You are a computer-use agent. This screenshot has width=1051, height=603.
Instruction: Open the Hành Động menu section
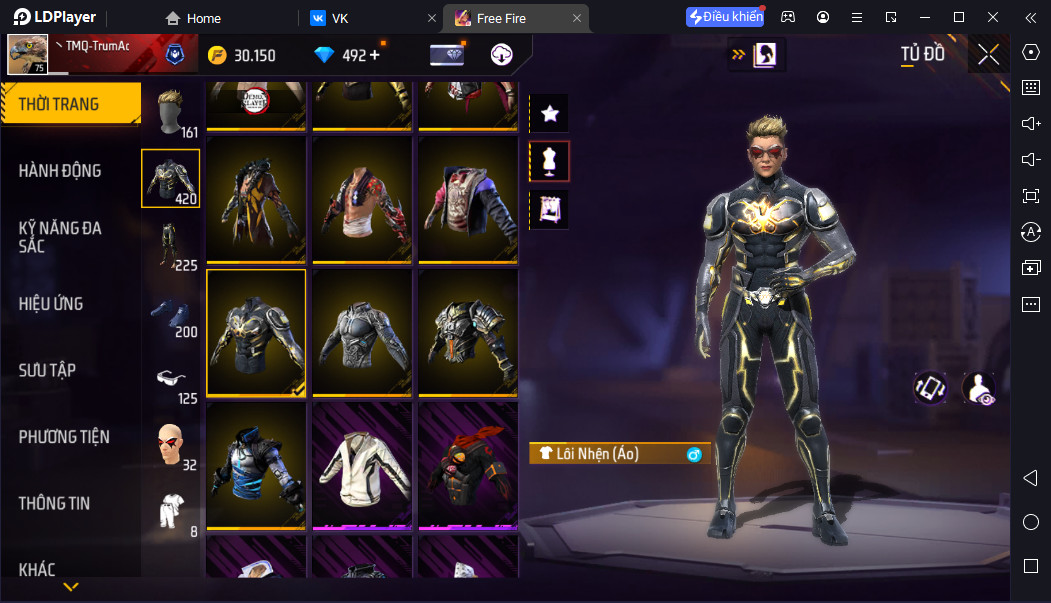[60, 171]
